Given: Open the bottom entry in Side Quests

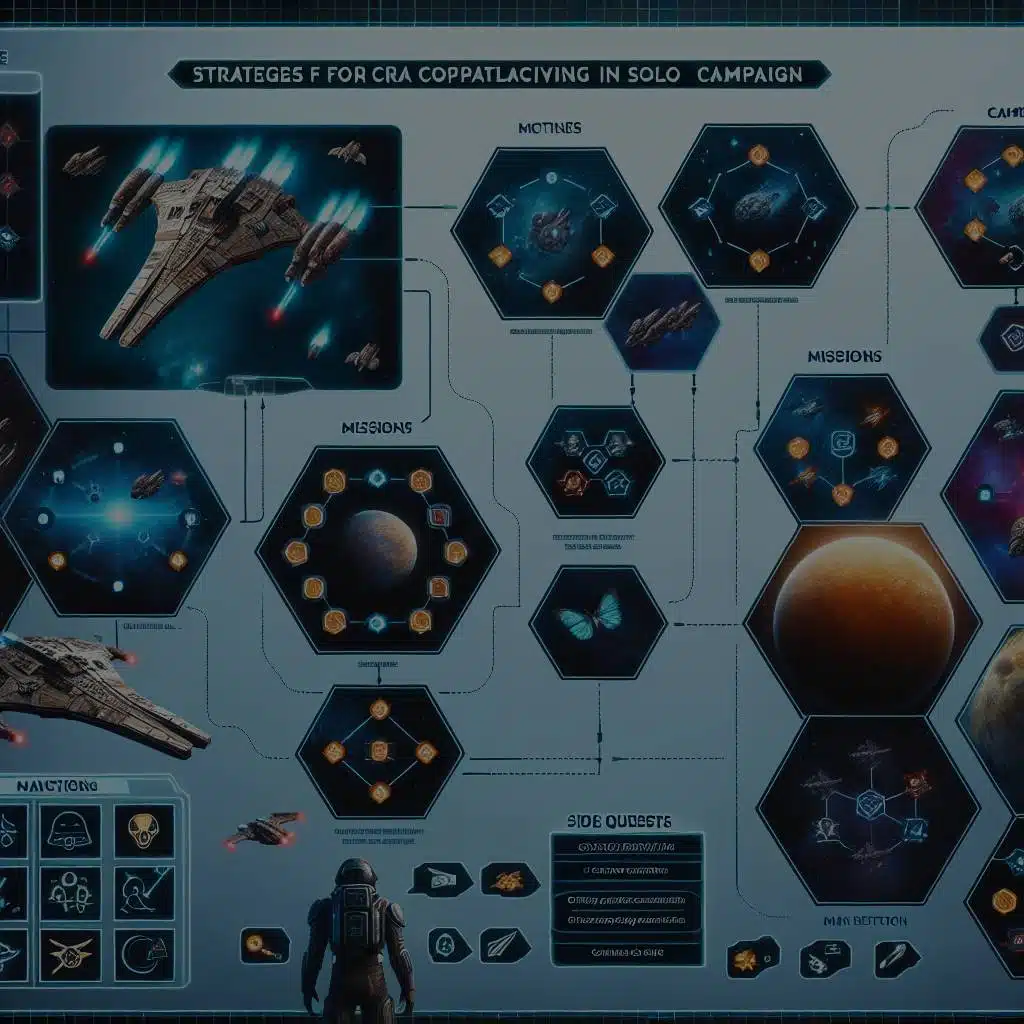Looking at the screenshot, I should coord(627,950).
